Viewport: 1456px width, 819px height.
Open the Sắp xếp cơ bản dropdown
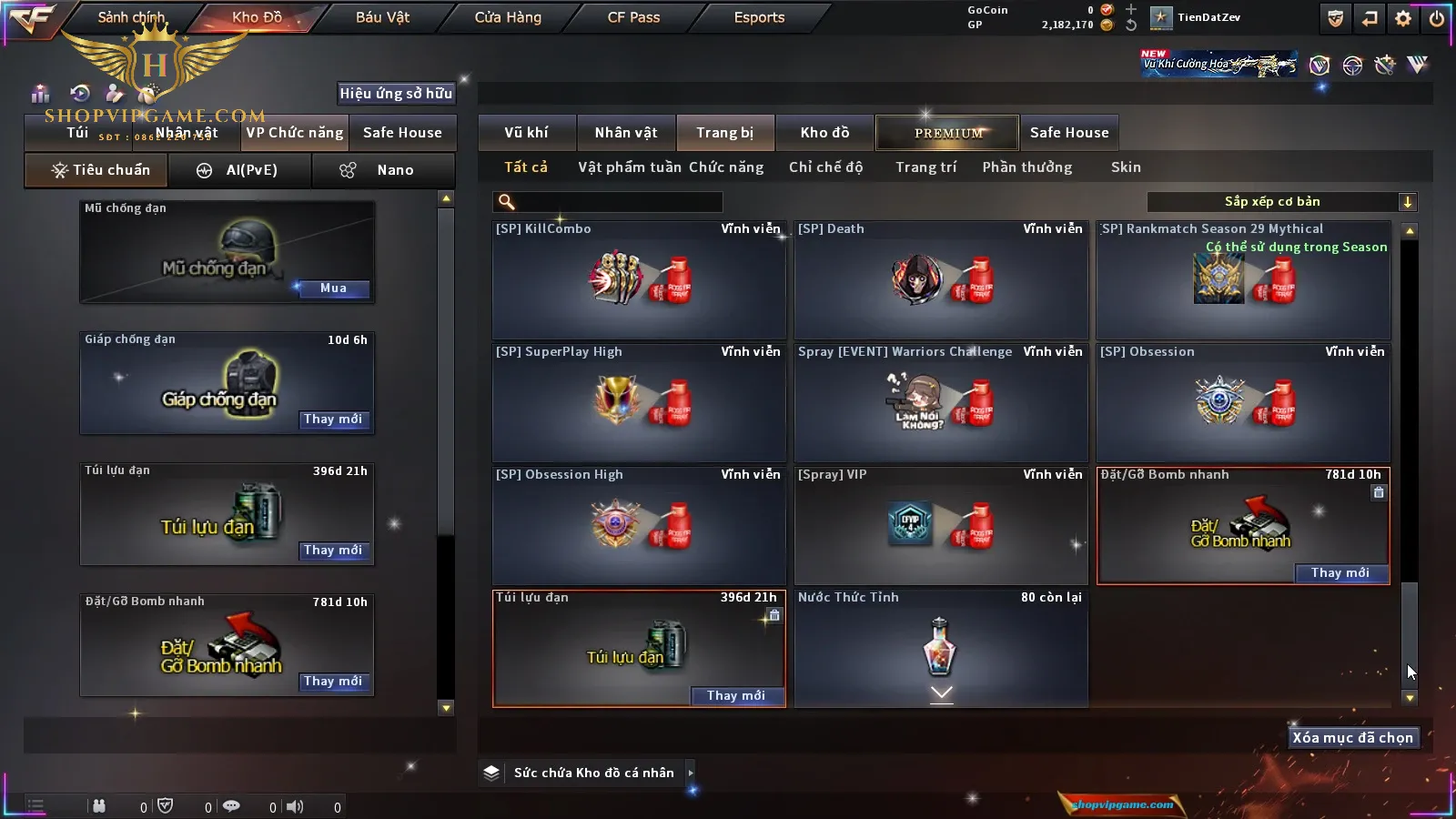[x=1282, y=202]
